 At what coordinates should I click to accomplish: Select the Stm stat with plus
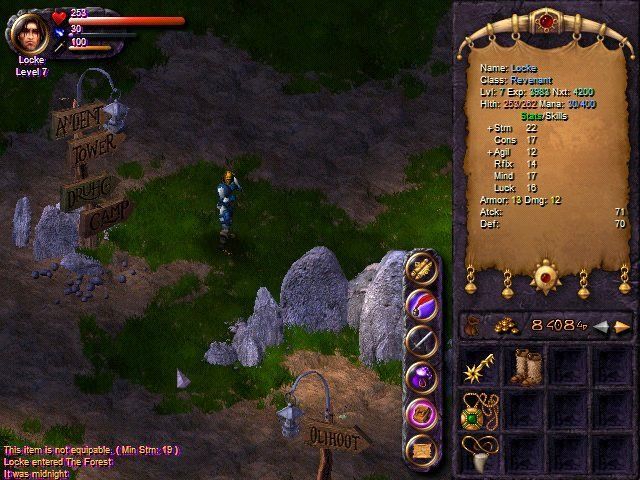pos(497,127)
